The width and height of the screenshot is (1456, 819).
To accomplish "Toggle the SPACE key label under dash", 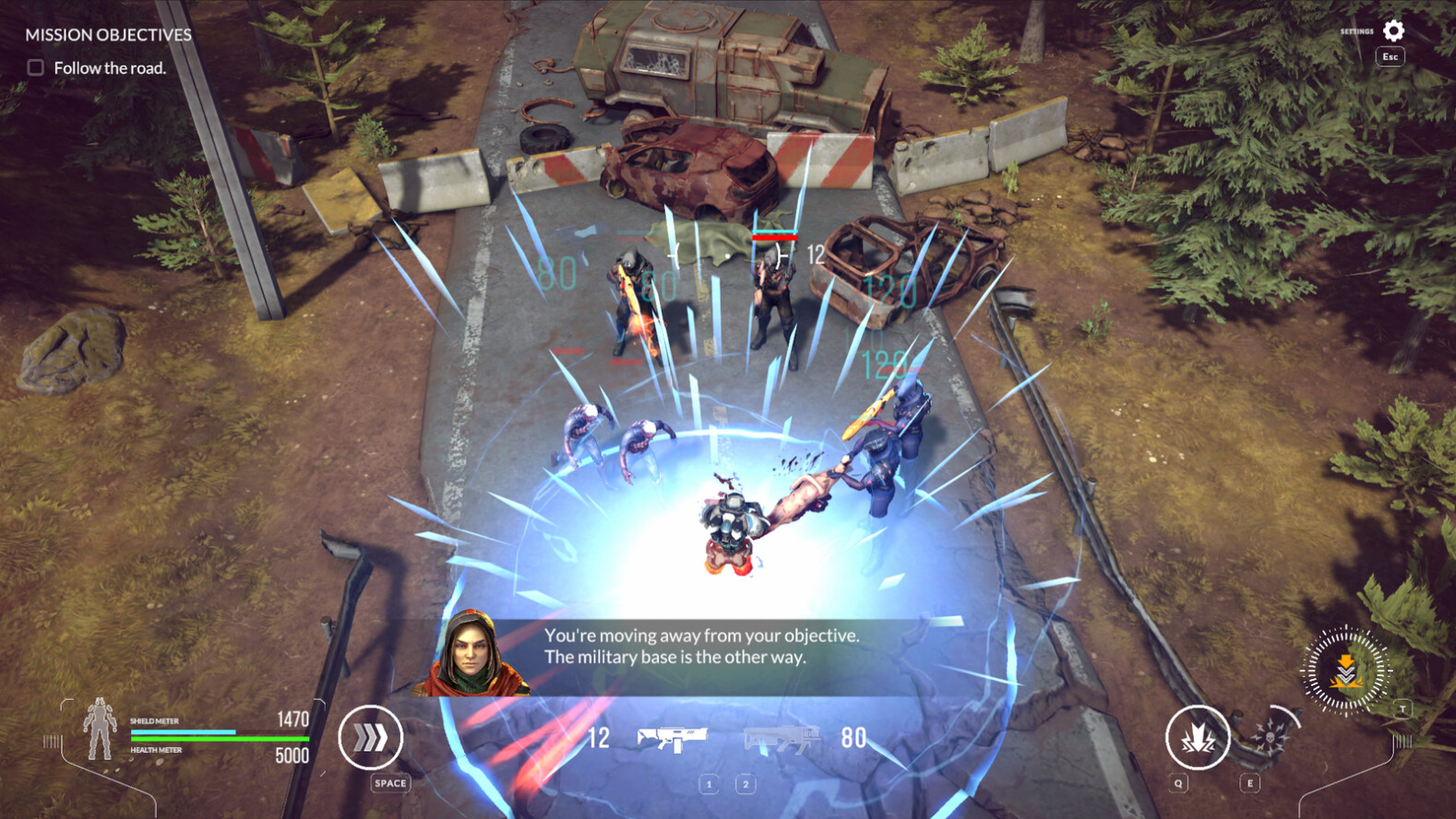I will click(x=389, y=783).
